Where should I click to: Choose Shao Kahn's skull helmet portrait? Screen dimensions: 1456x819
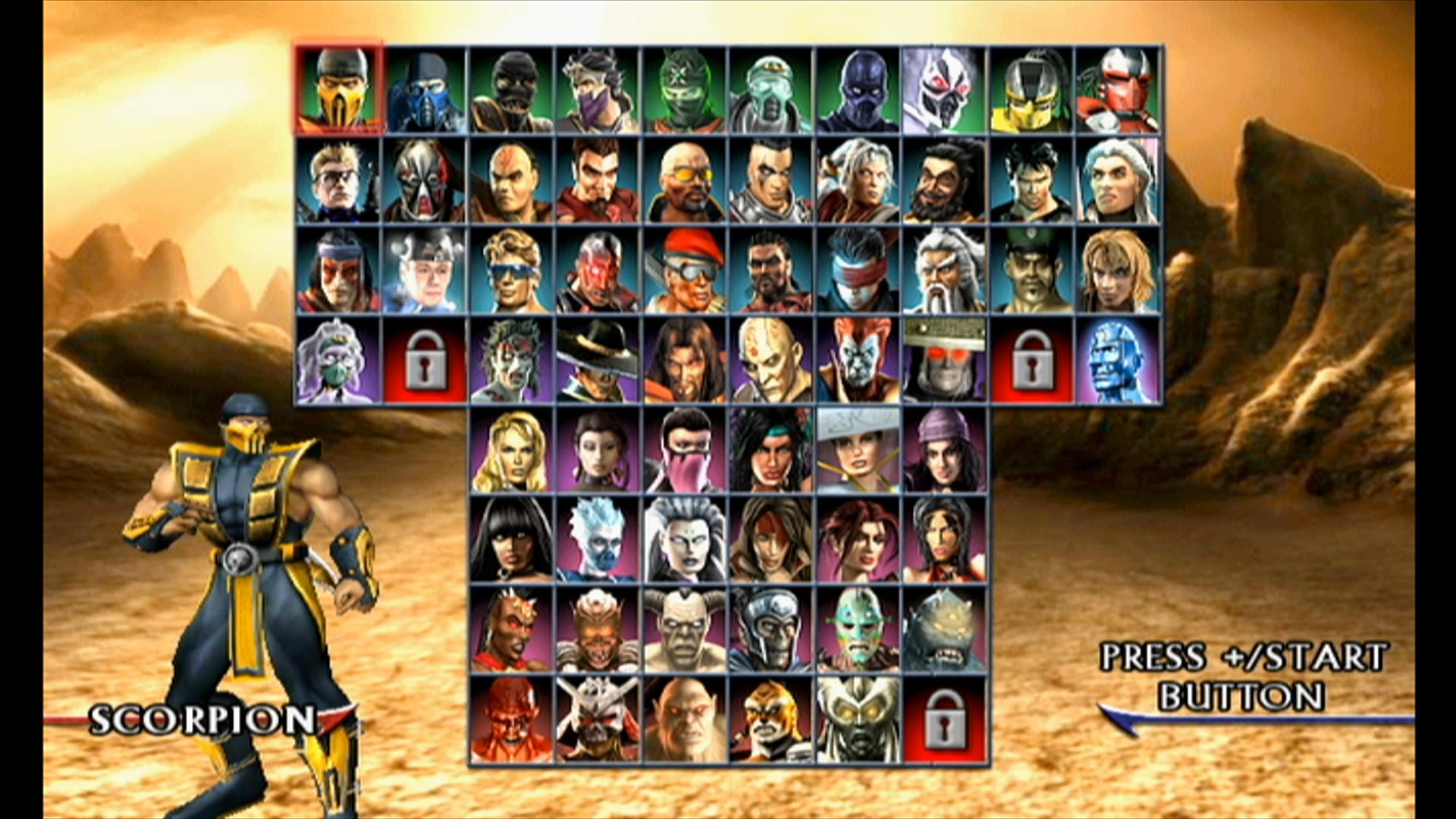point(598,719)
